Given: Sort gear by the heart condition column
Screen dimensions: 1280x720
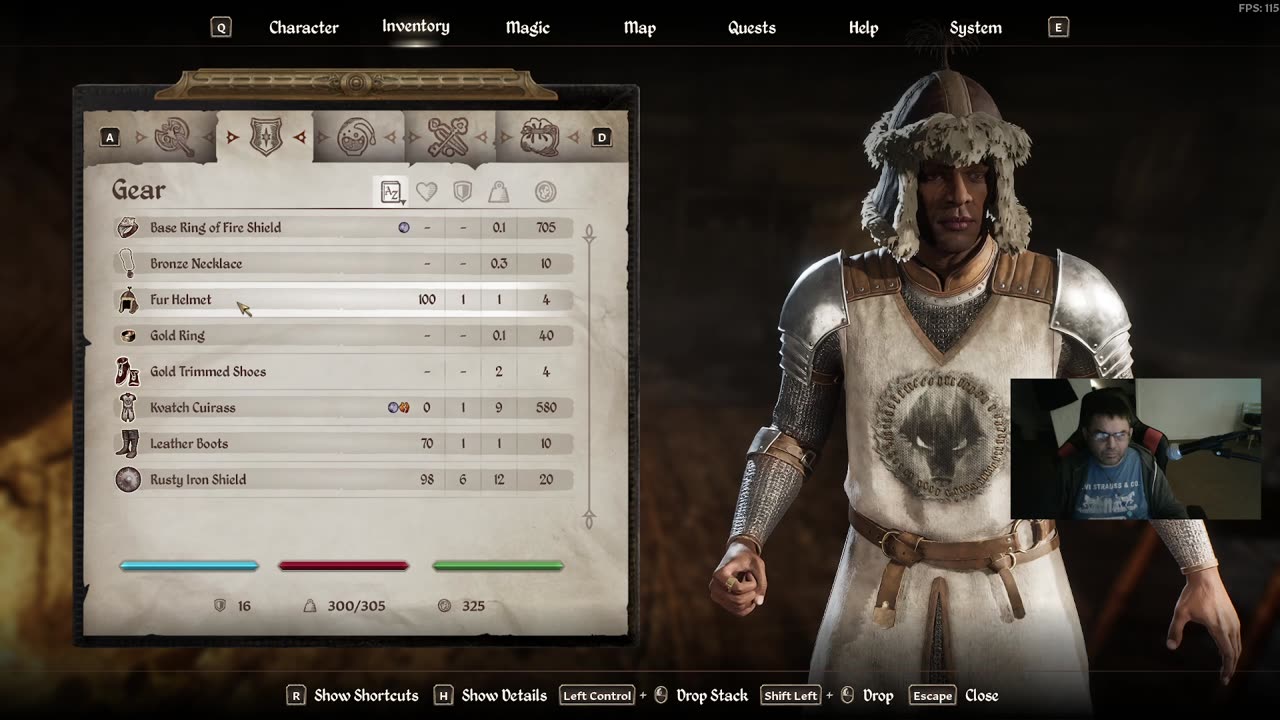Looking at the screenshot, I should [x=427, y=192].
